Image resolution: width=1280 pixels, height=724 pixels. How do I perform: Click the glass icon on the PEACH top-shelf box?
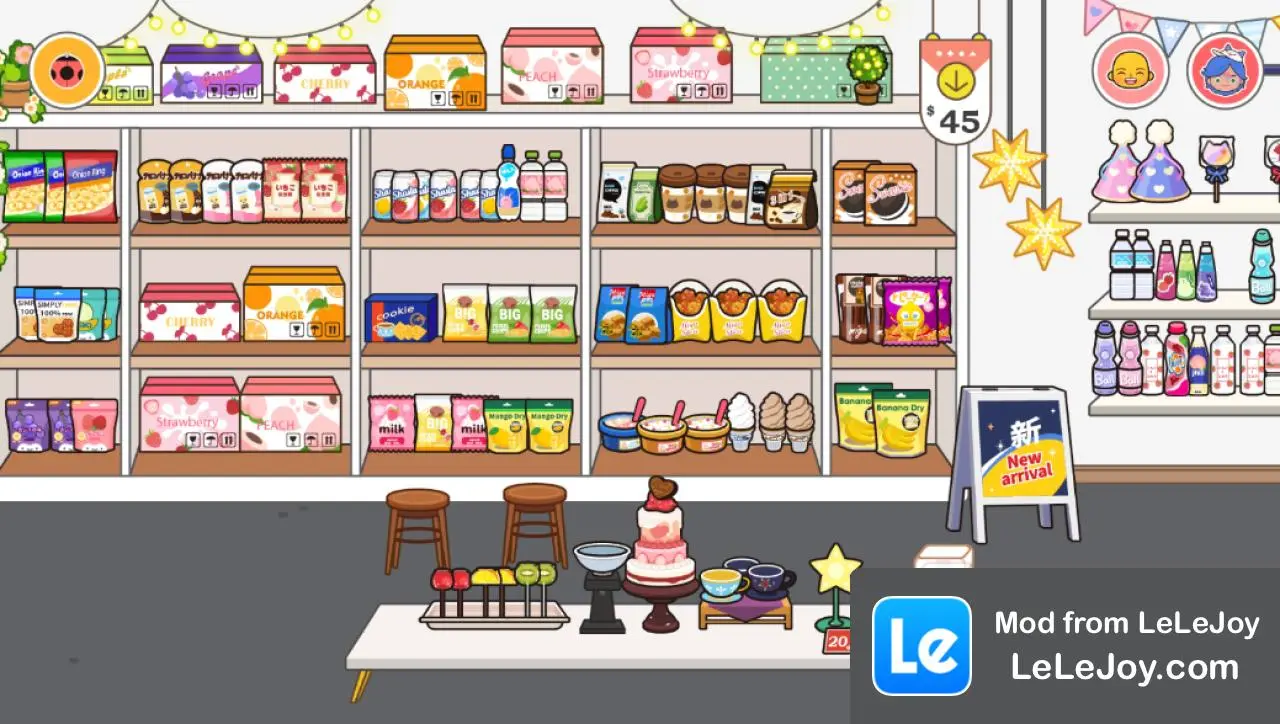(556, 90)
